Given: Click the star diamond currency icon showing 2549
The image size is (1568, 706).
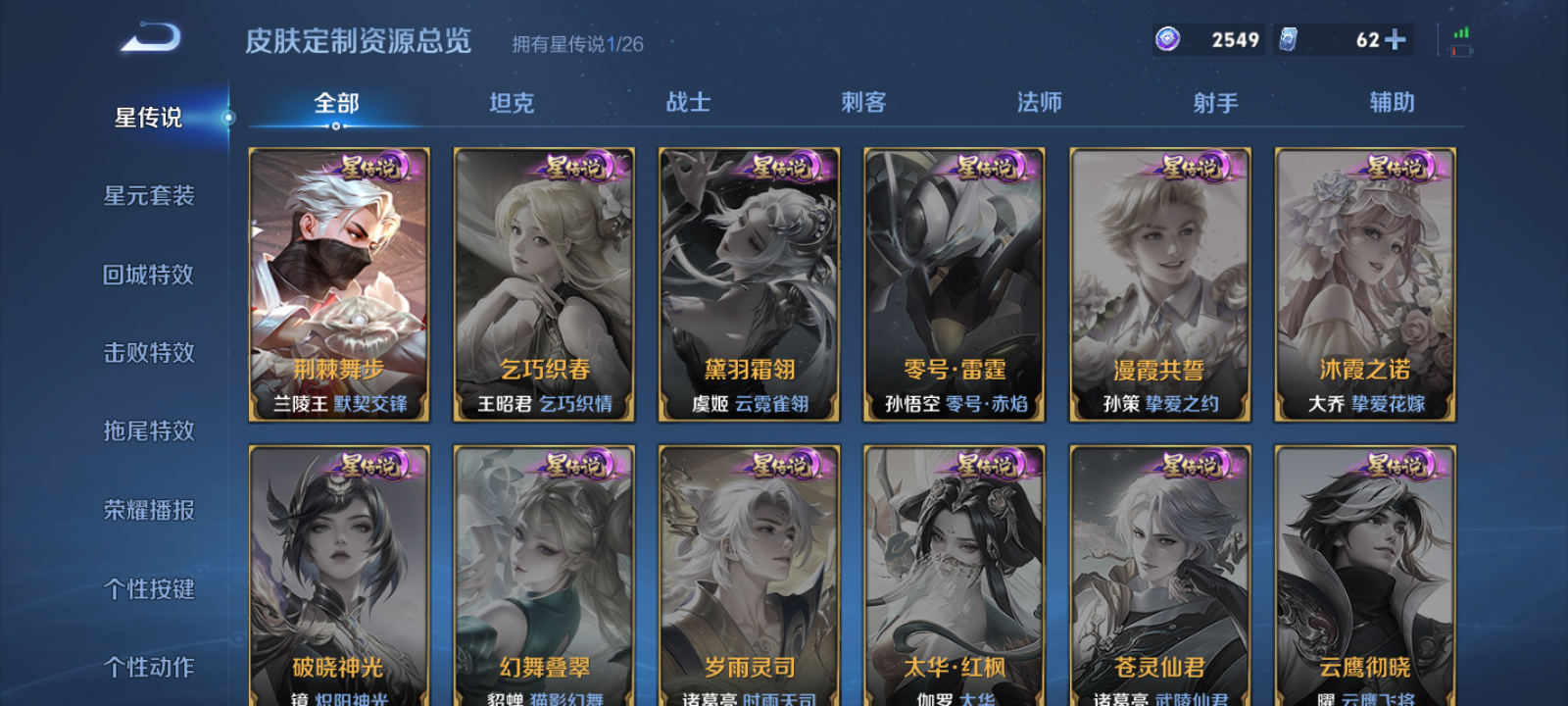Looking at the screenshot, I should tap(1166, 37).
